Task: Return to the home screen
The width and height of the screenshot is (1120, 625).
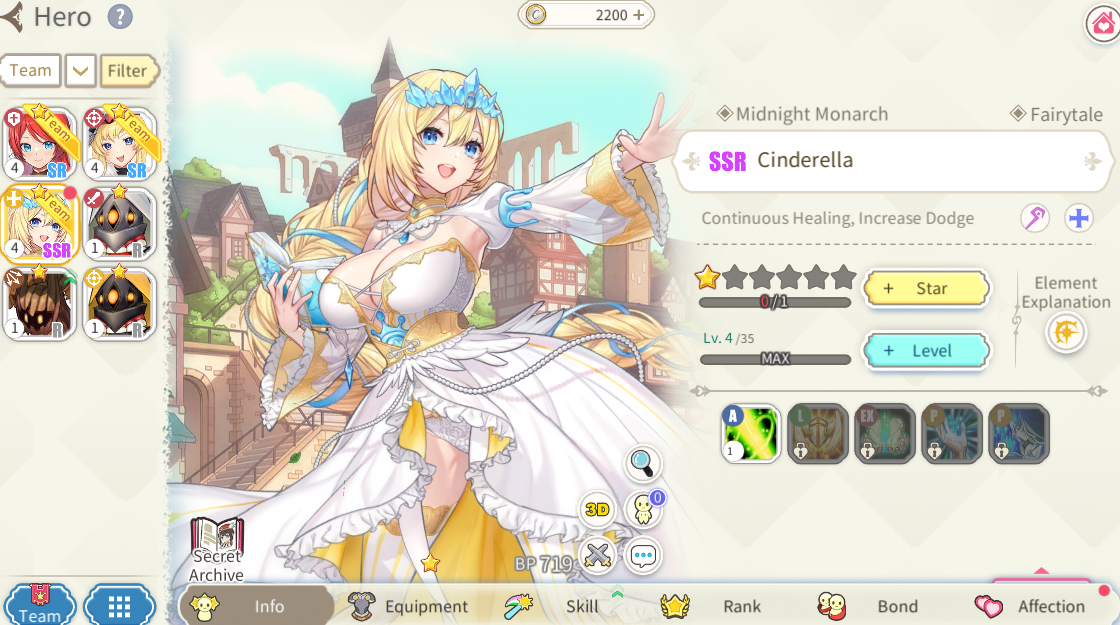Action: 1101,24
